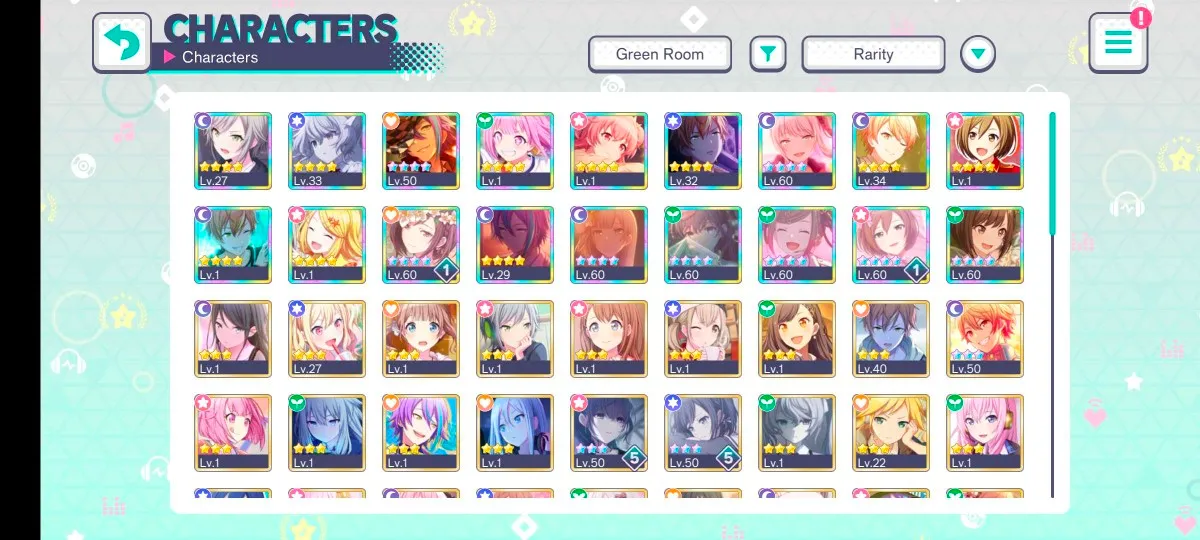Screen dimensions: 1200x540
Task: Toggle the sort order arrow button
Action: [x=978, y=54]
